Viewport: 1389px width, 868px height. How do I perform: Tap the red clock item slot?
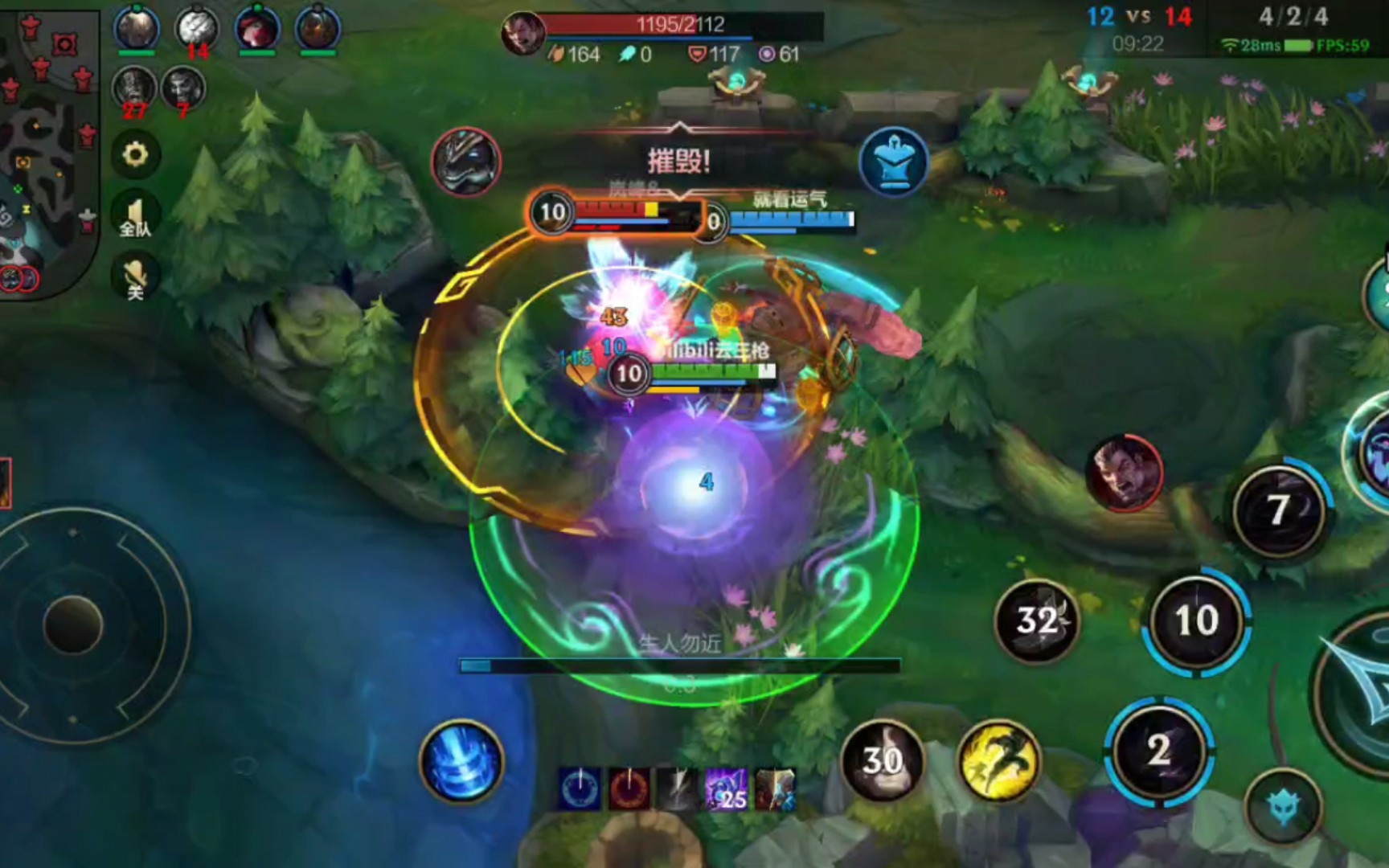629,788
